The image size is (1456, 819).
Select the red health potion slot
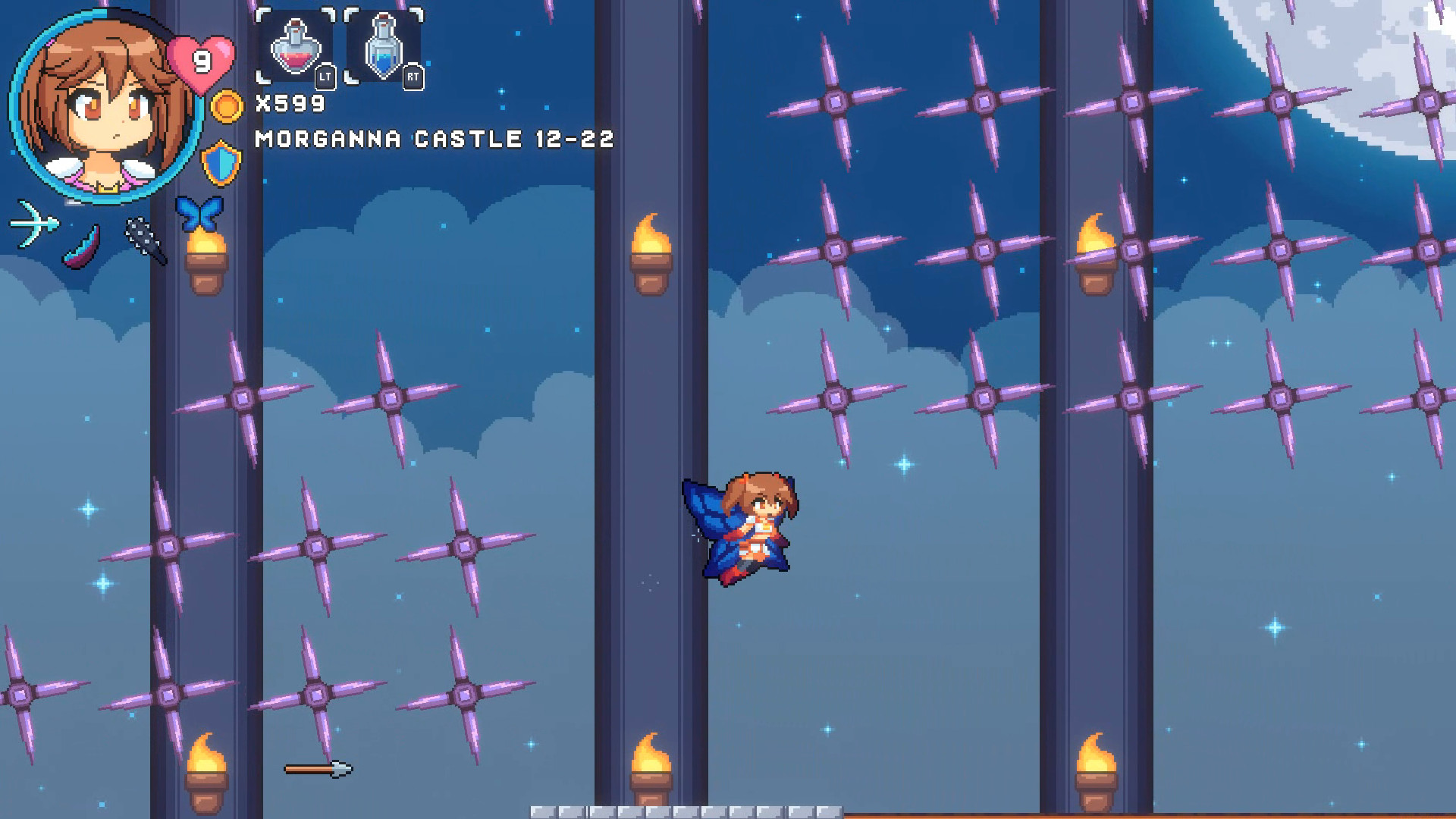295,47
